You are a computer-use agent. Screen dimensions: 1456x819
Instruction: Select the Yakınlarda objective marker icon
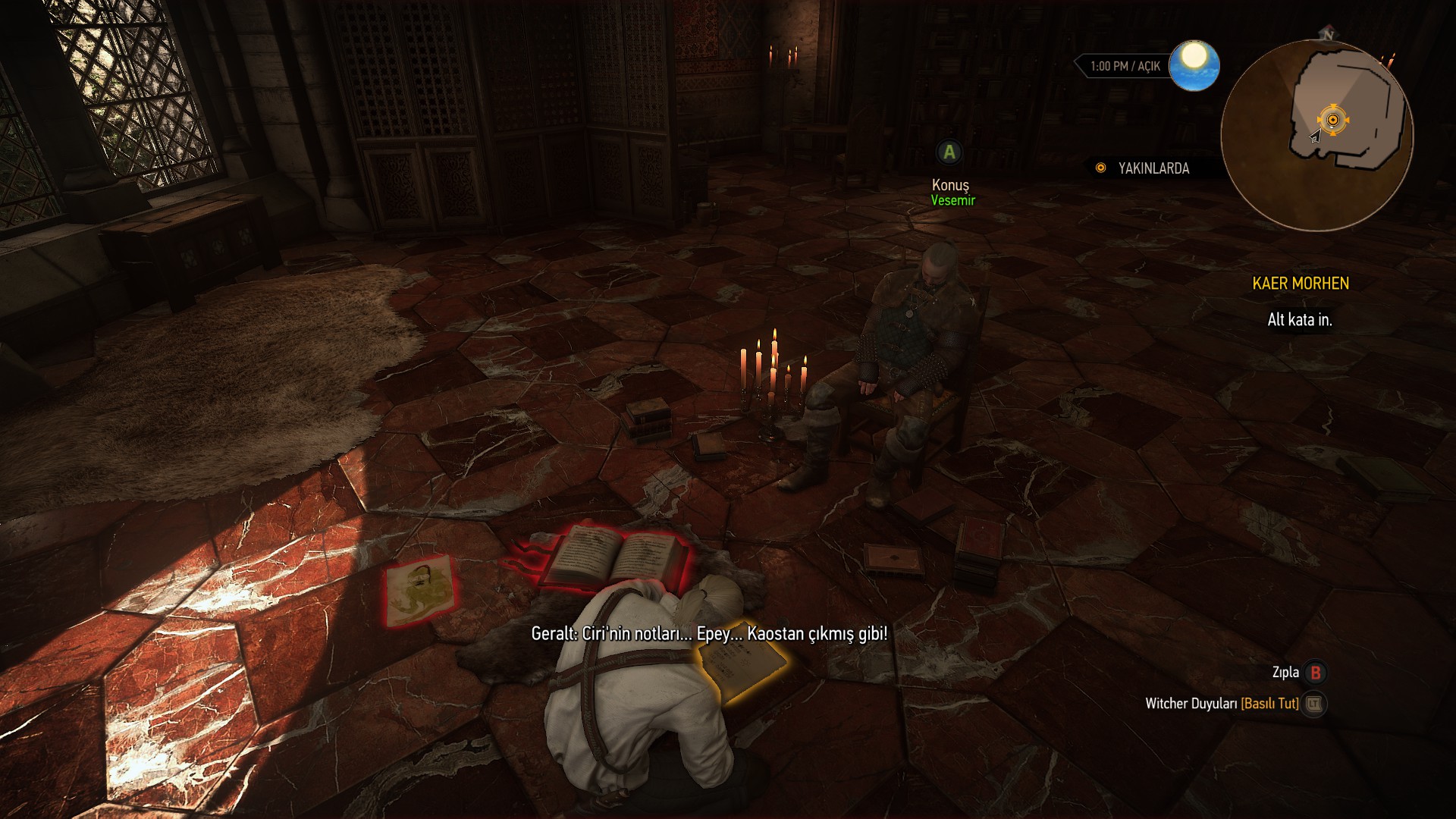pos(1100,168)
